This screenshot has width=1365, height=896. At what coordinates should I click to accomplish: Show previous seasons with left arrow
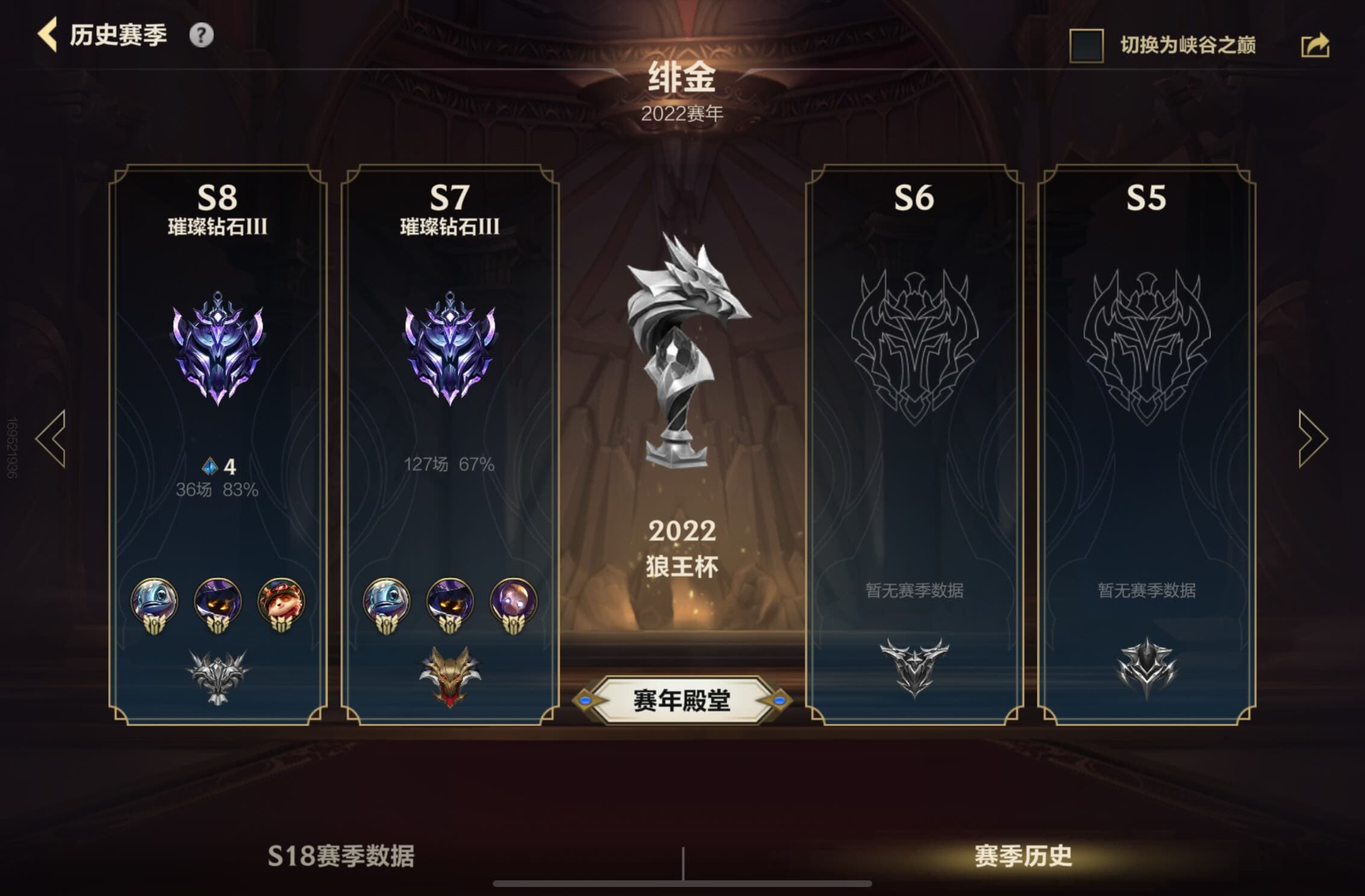(51, 439)
